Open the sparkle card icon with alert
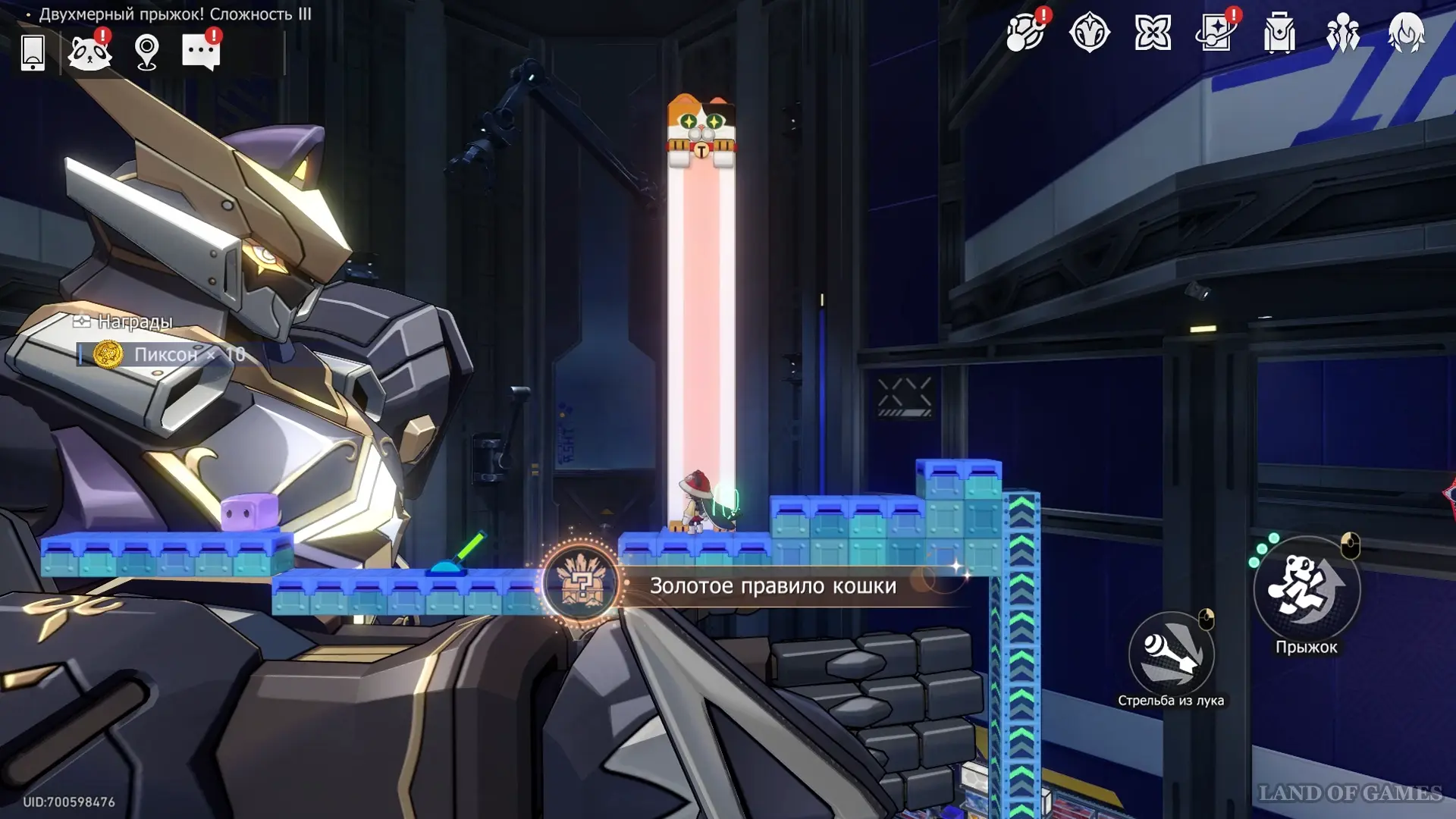The height and width of the screenshot is (819, 1456). 1216,33
